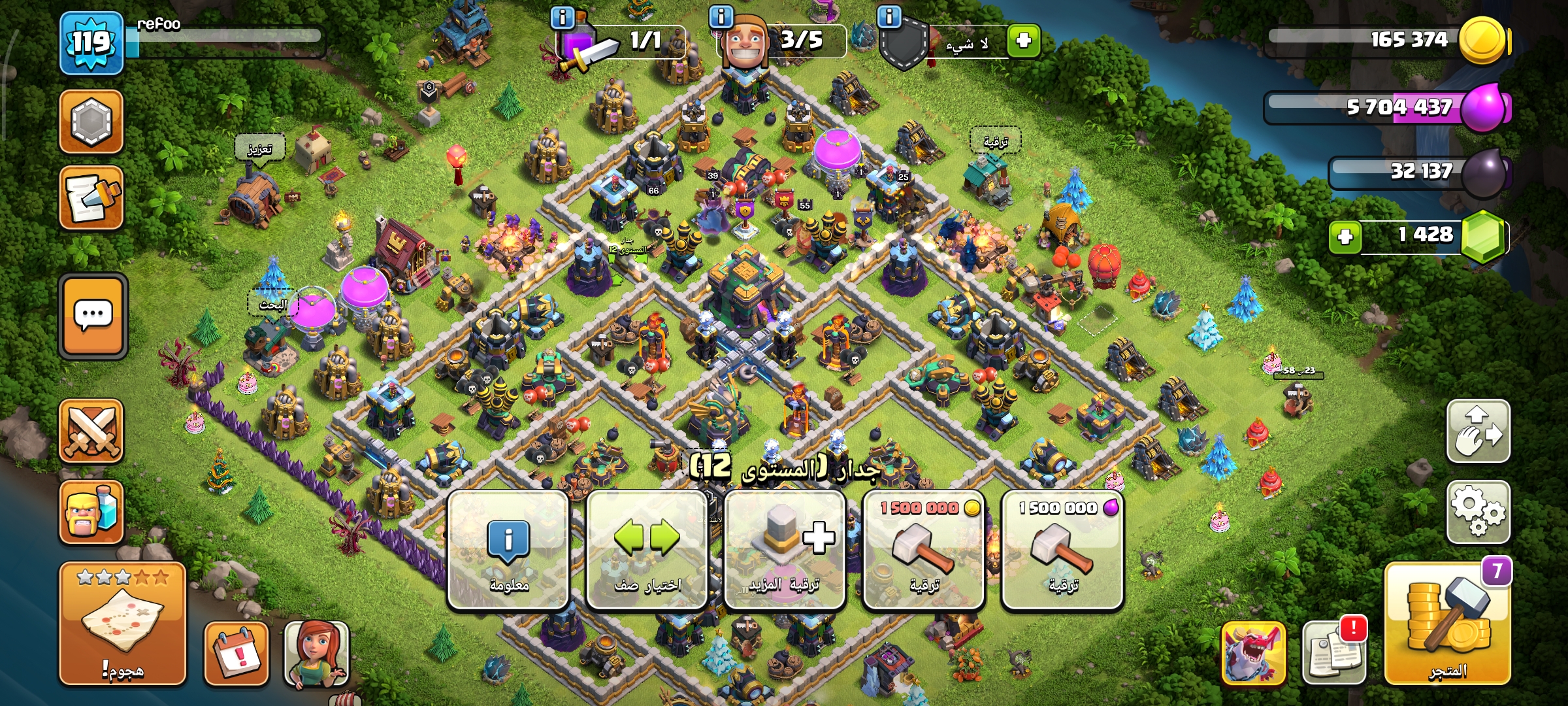Open the villager girl helper portrait
Image resolution: width=1568 pixels, height=706 pixels.
[316, 654]
